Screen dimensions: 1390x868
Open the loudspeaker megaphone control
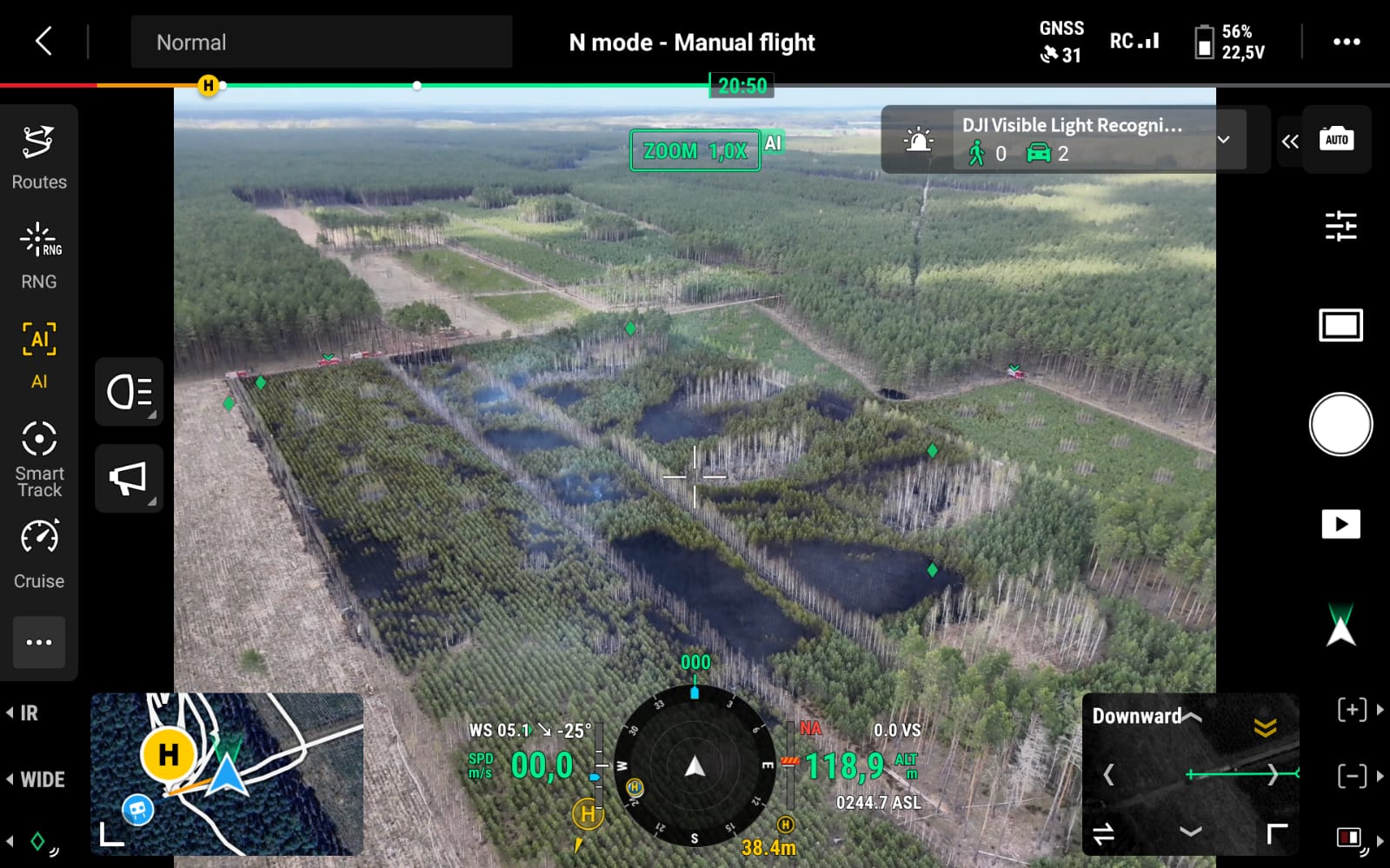click(x=129, y=478)
